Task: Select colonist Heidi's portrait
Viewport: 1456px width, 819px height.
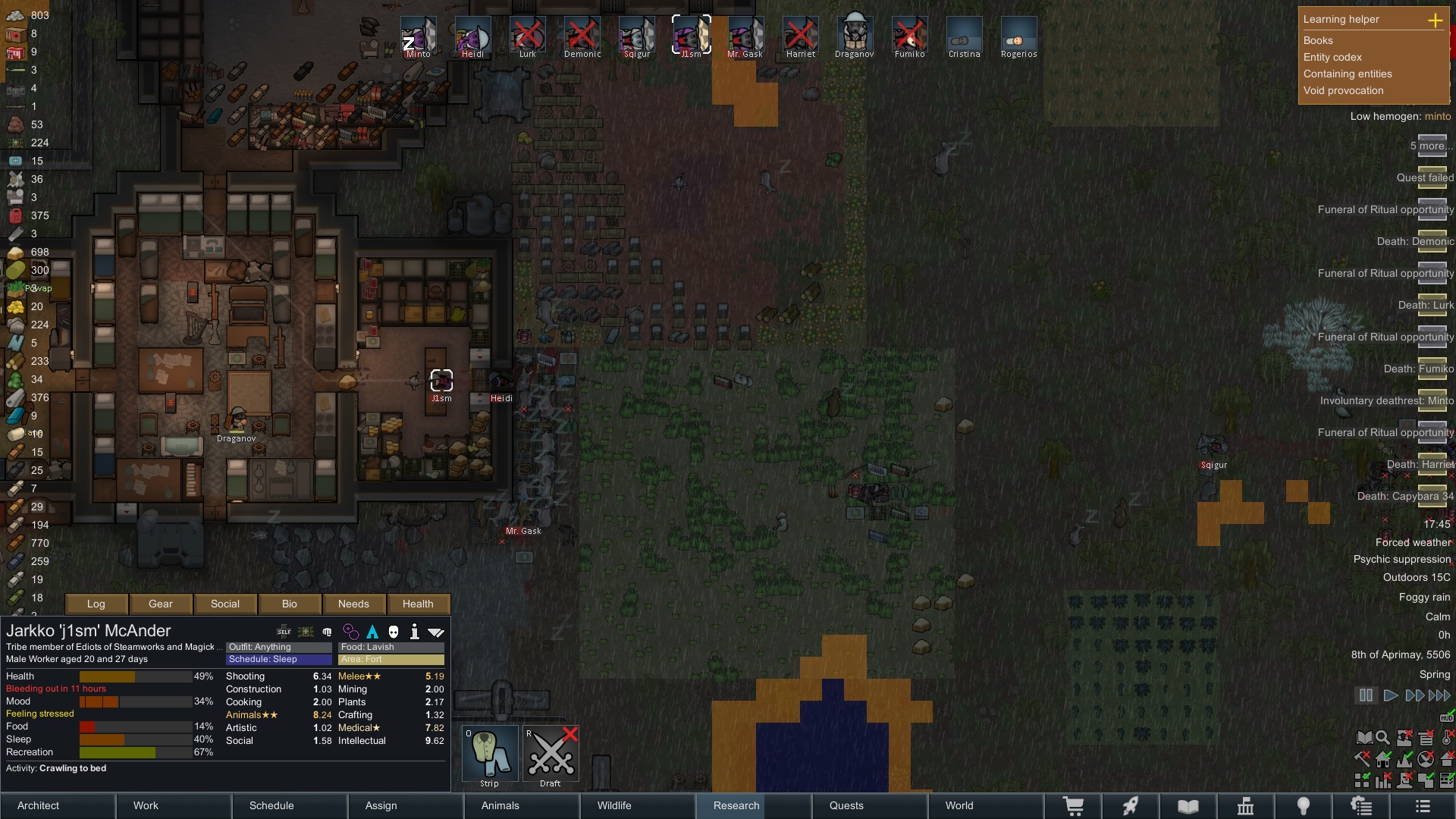Action: coord(472,36)
